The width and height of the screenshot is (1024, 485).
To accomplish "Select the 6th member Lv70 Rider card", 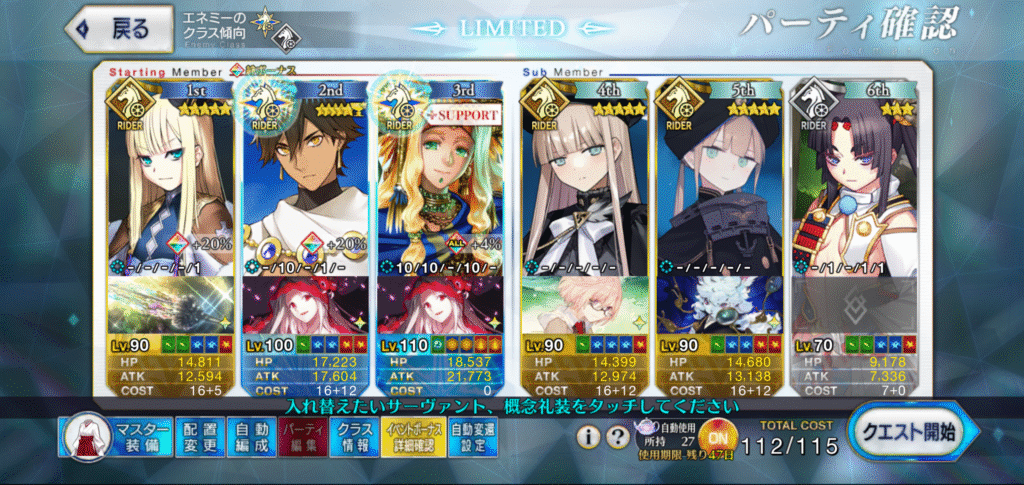I will coord(854,180).
